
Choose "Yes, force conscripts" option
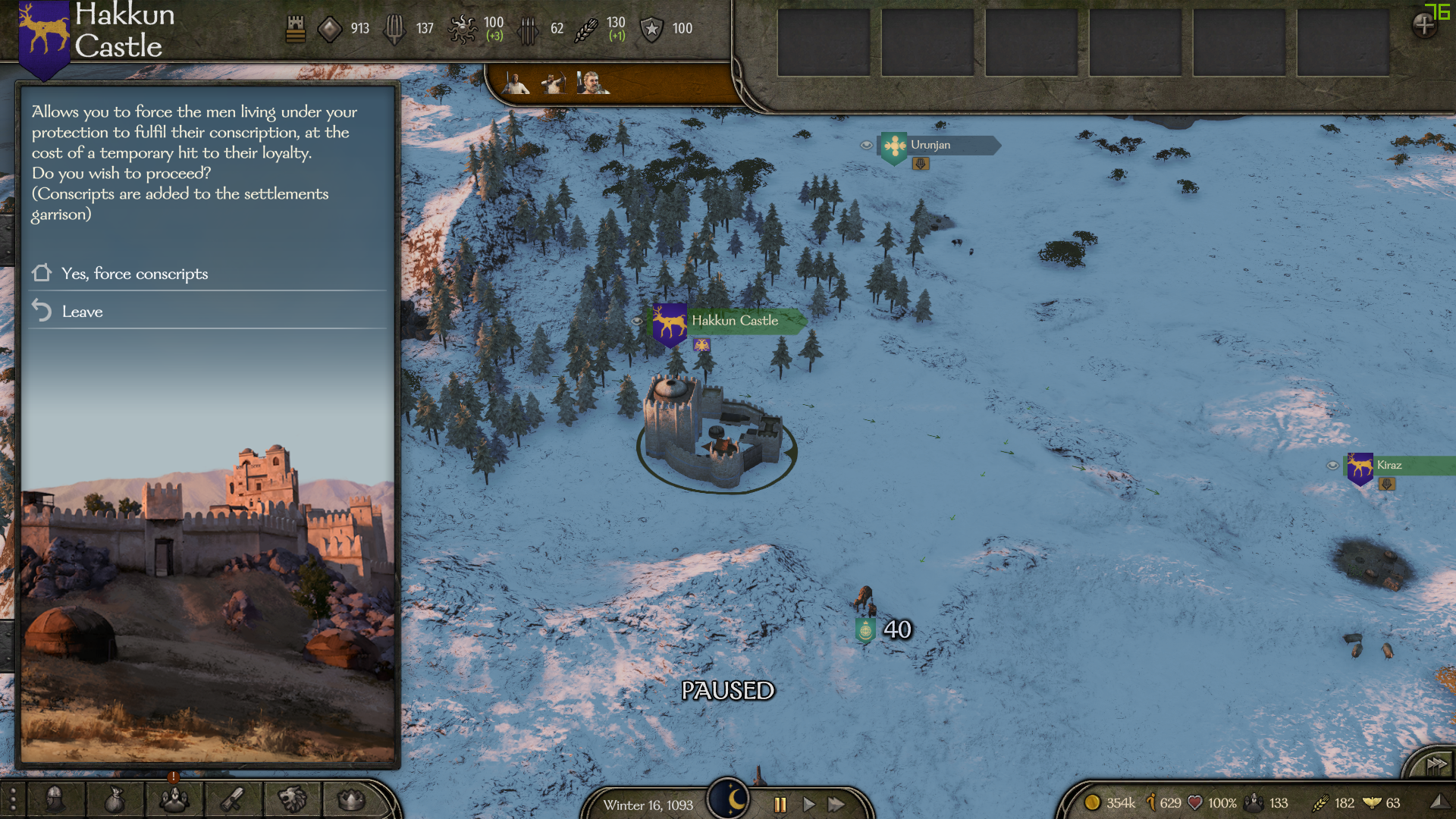[135, 274]
